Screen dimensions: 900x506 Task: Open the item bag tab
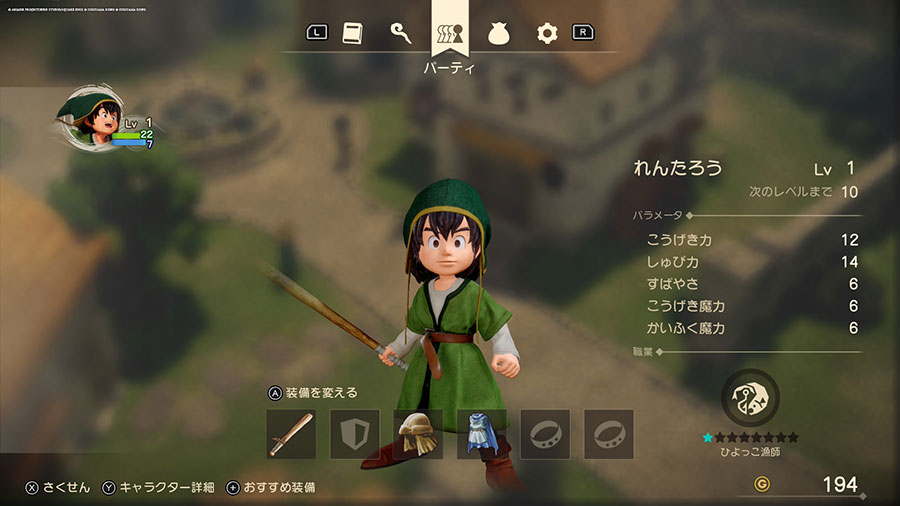[498, 33]
